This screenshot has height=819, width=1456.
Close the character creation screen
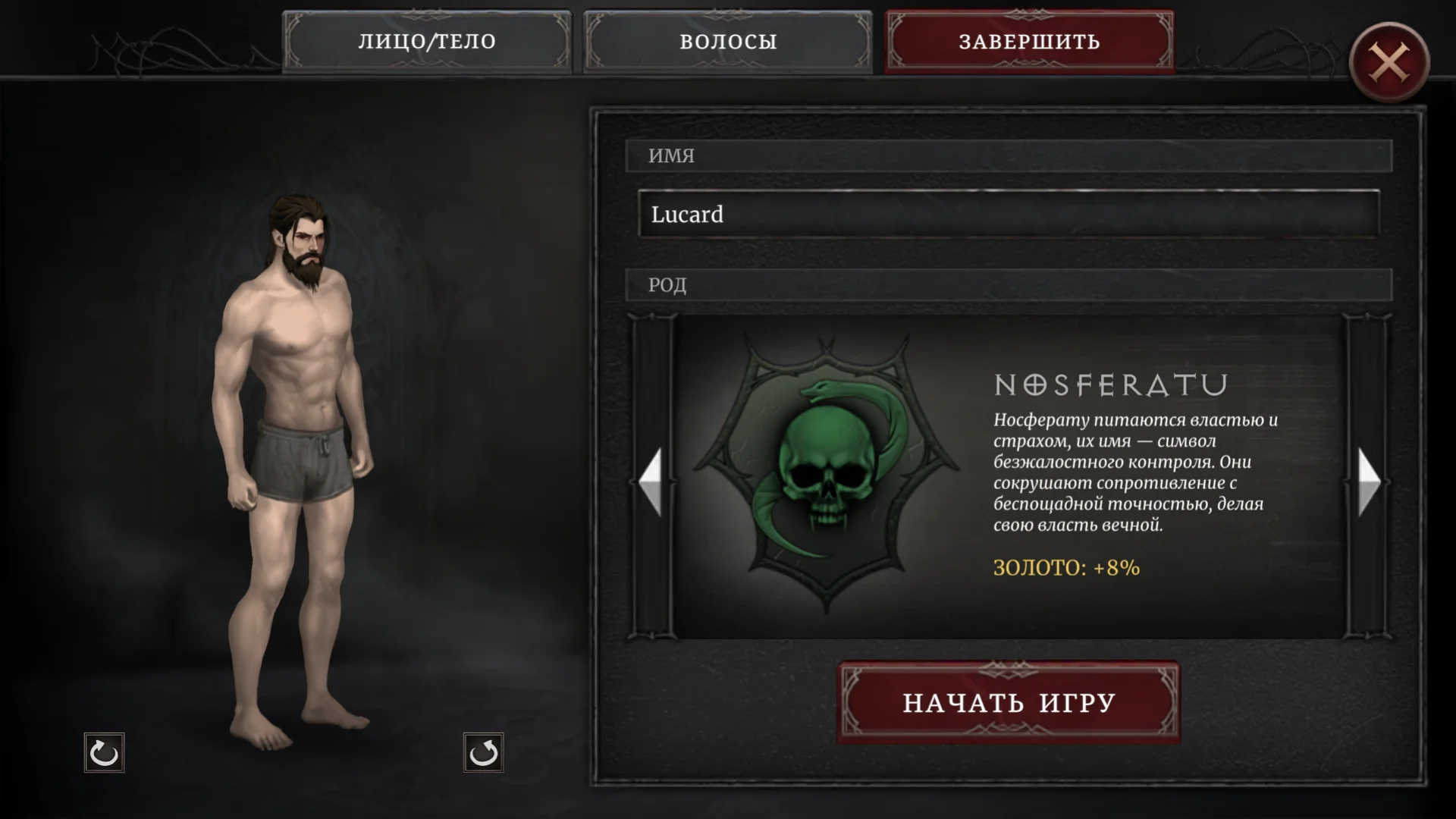point(1389,62)
